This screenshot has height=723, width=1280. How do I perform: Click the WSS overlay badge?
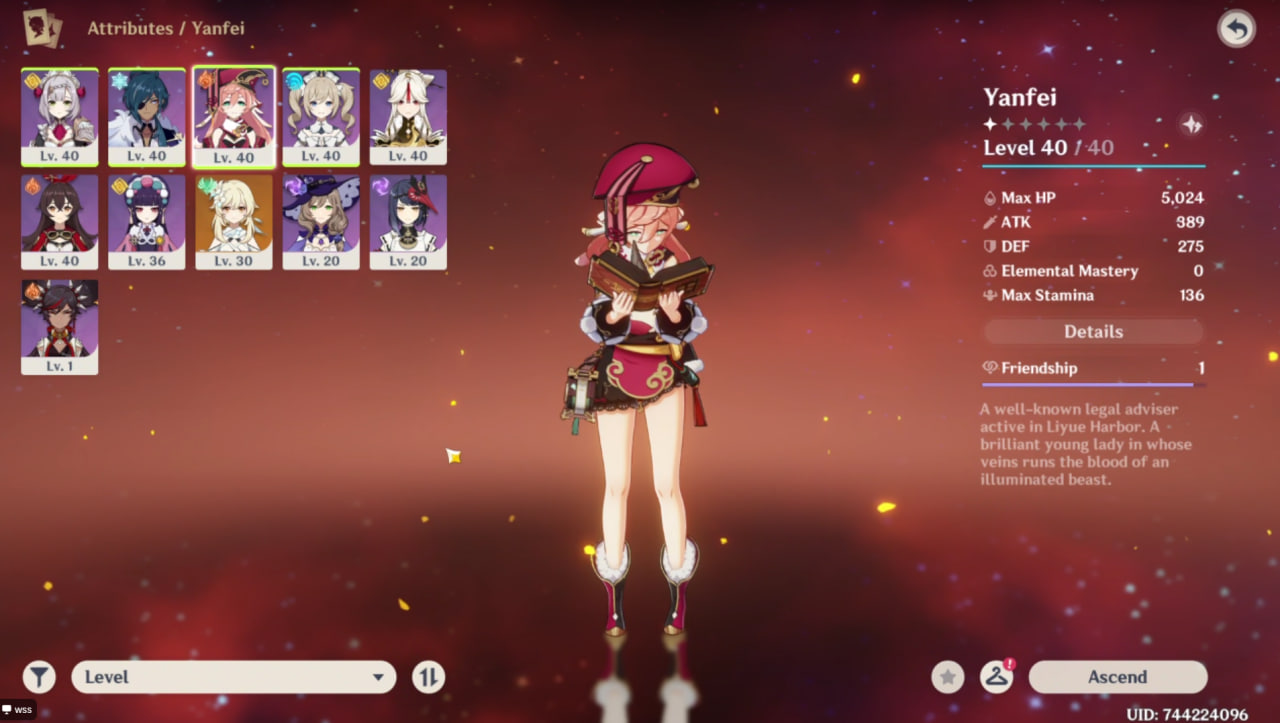click(18, 710)
